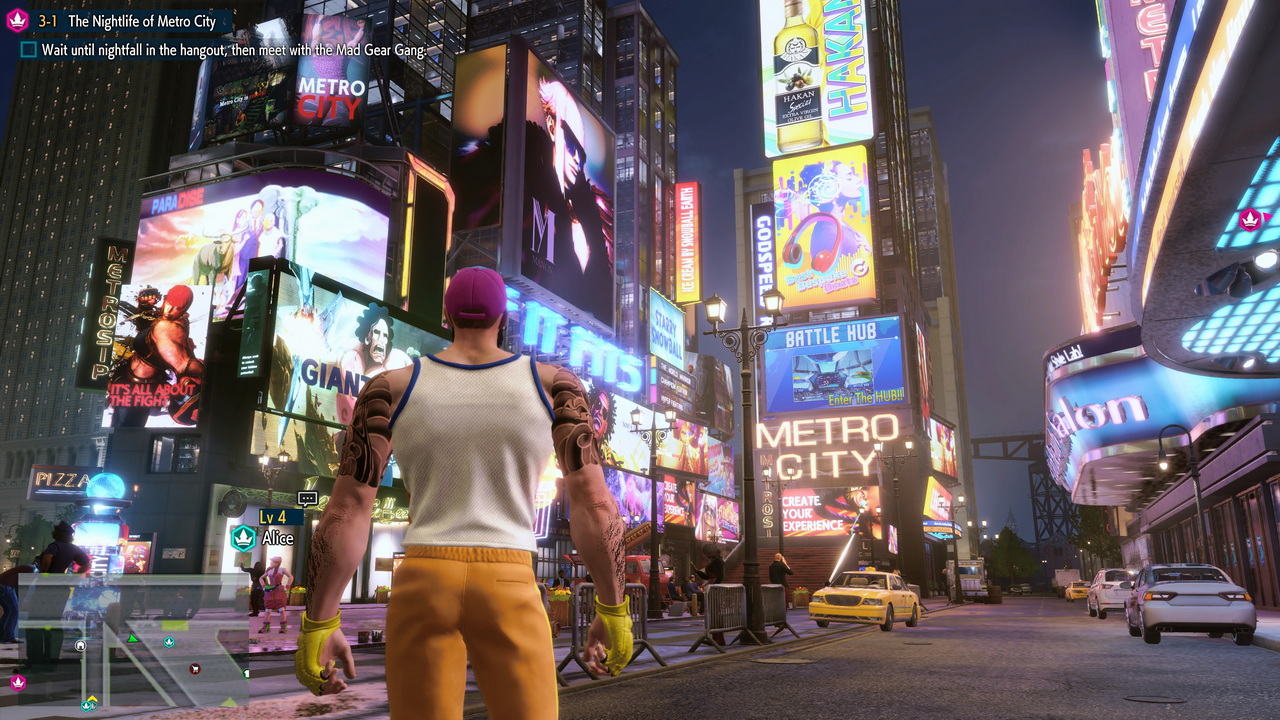Click the pink crown mission icon beside 3-1
This screenshot has width=1280, height=720.
(x=17, y=21)
